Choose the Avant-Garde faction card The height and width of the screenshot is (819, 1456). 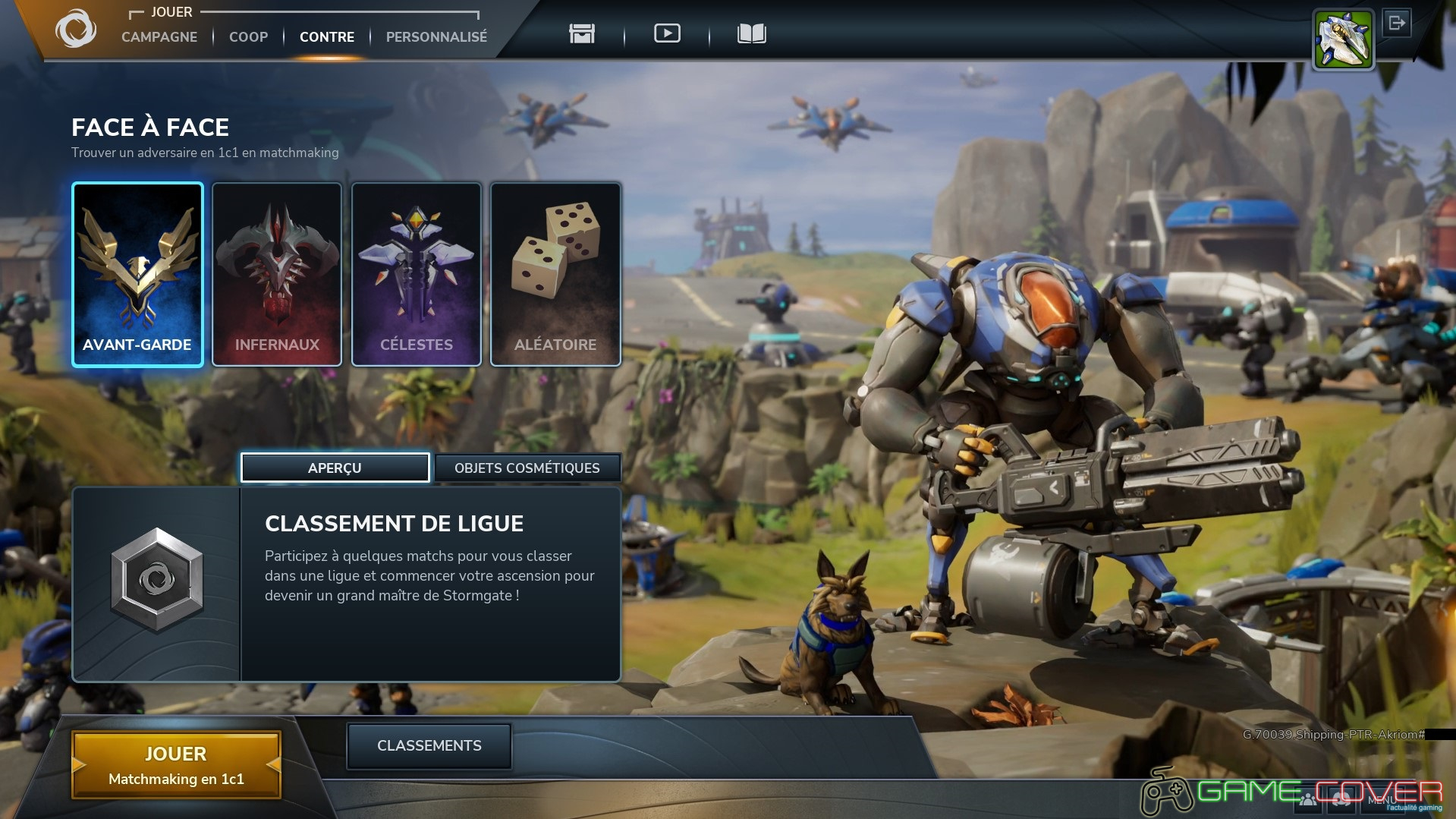point(137,275)
